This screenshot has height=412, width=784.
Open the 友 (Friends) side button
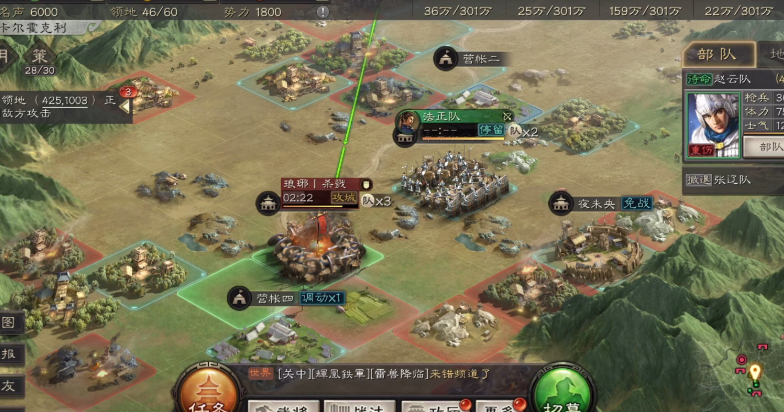8,384
